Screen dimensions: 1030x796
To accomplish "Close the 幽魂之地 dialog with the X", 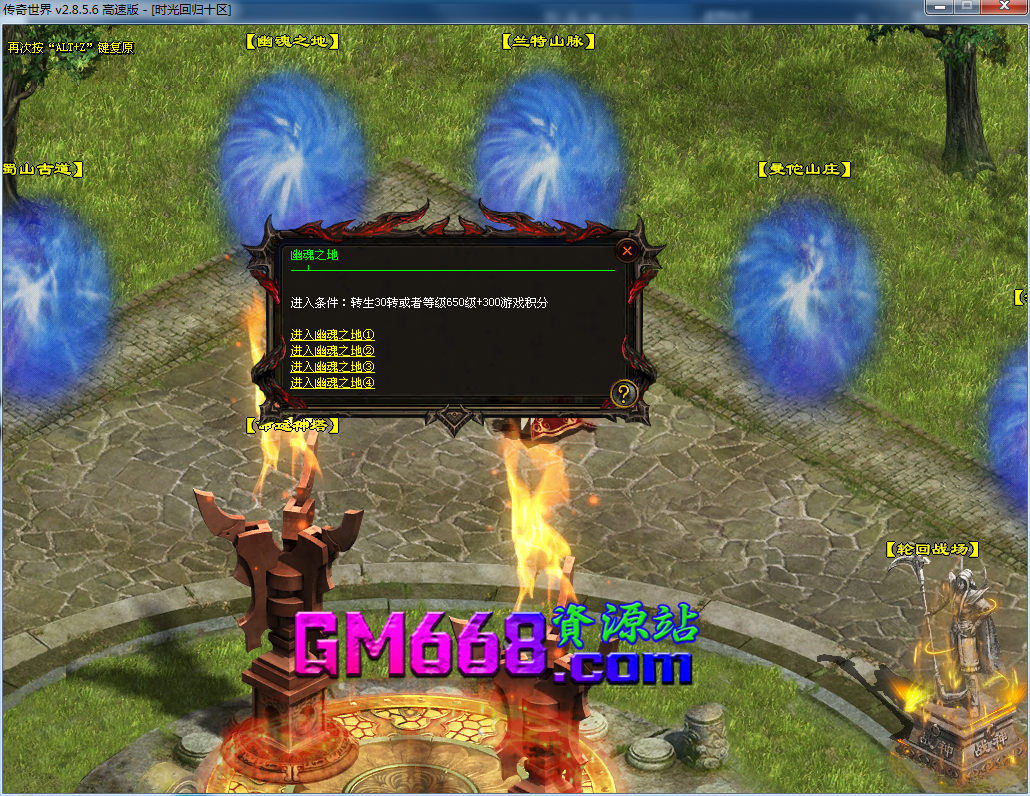I will (627, 251).
